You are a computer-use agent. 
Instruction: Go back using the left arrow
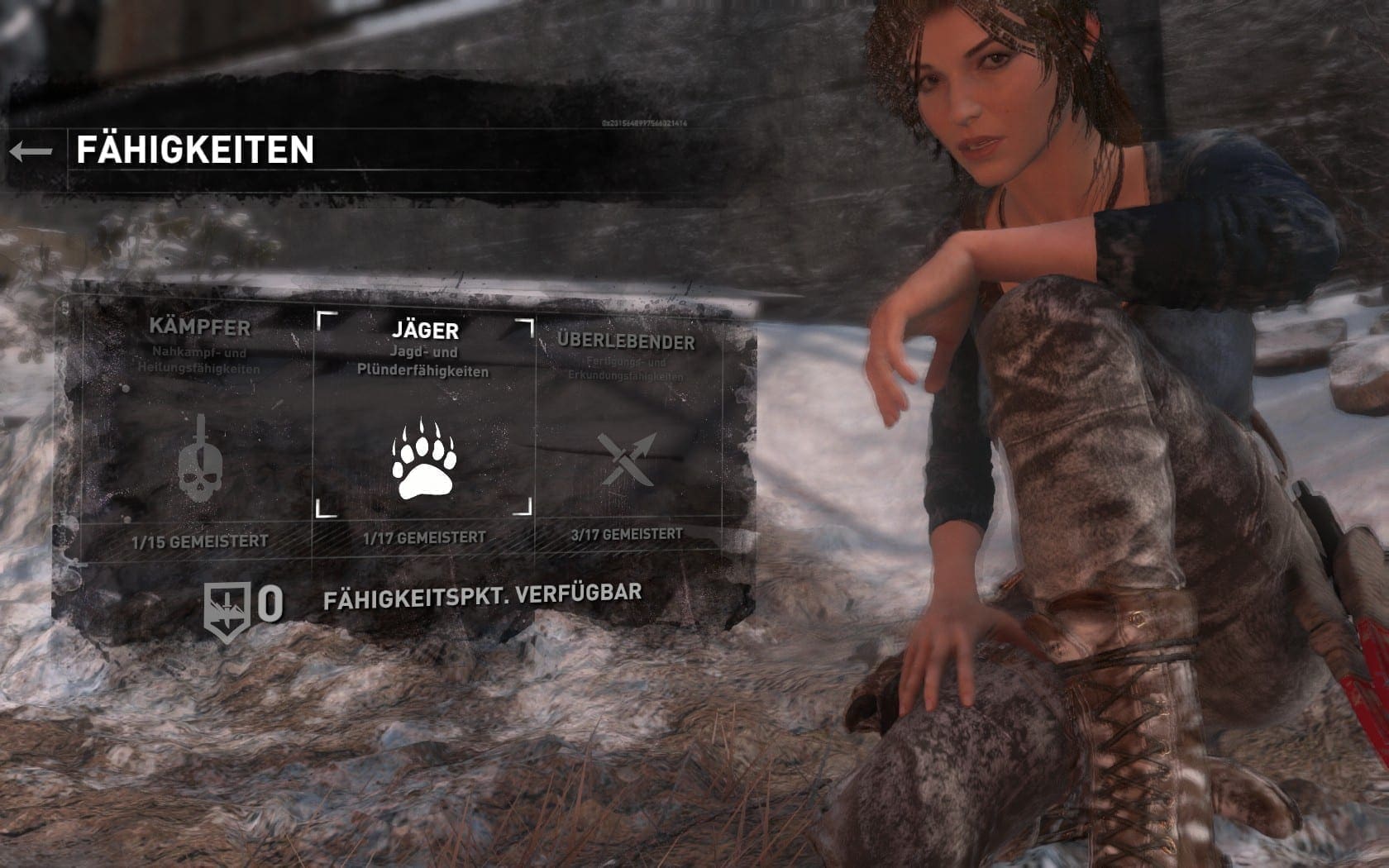pos(31,151)
